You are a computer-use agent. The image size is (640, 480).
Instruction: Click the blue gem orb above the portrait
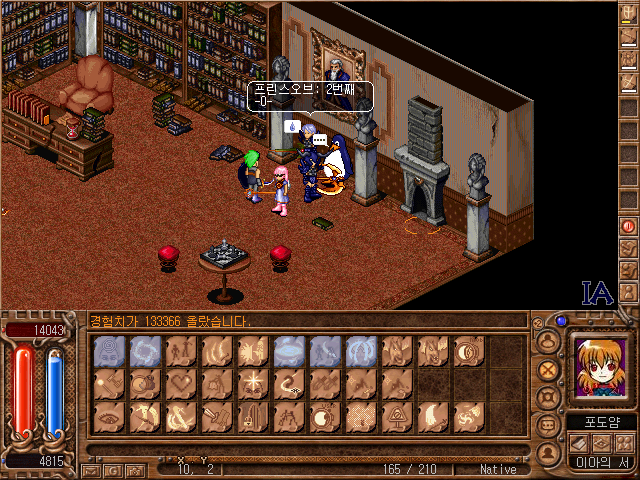562,322
